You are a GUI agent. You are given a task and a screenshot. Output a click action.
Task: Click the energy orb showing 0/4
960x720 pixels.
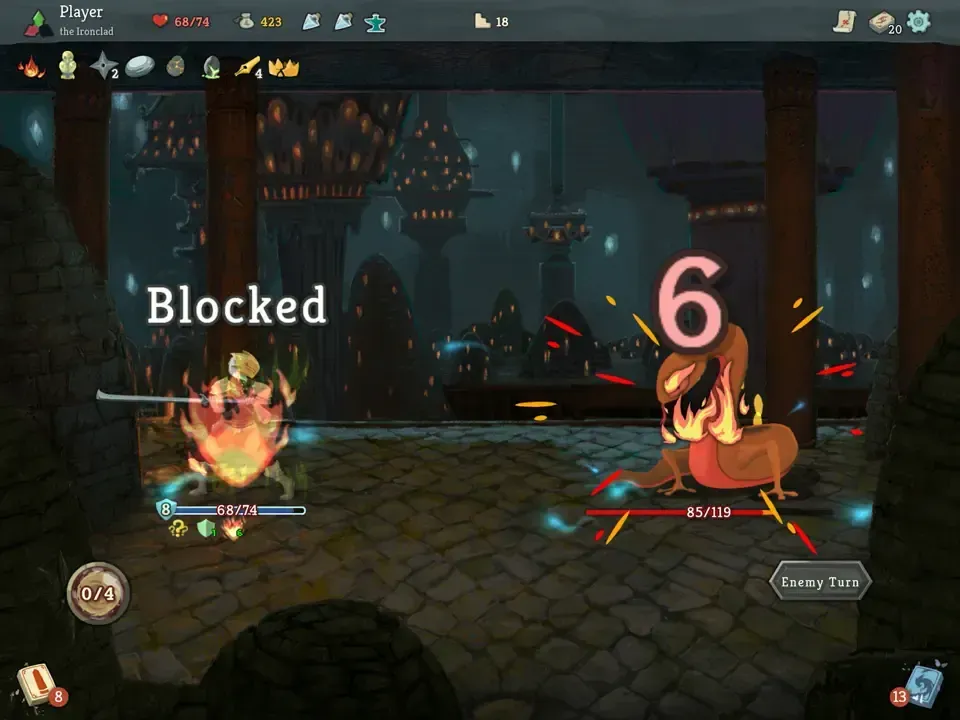(98, 593)
